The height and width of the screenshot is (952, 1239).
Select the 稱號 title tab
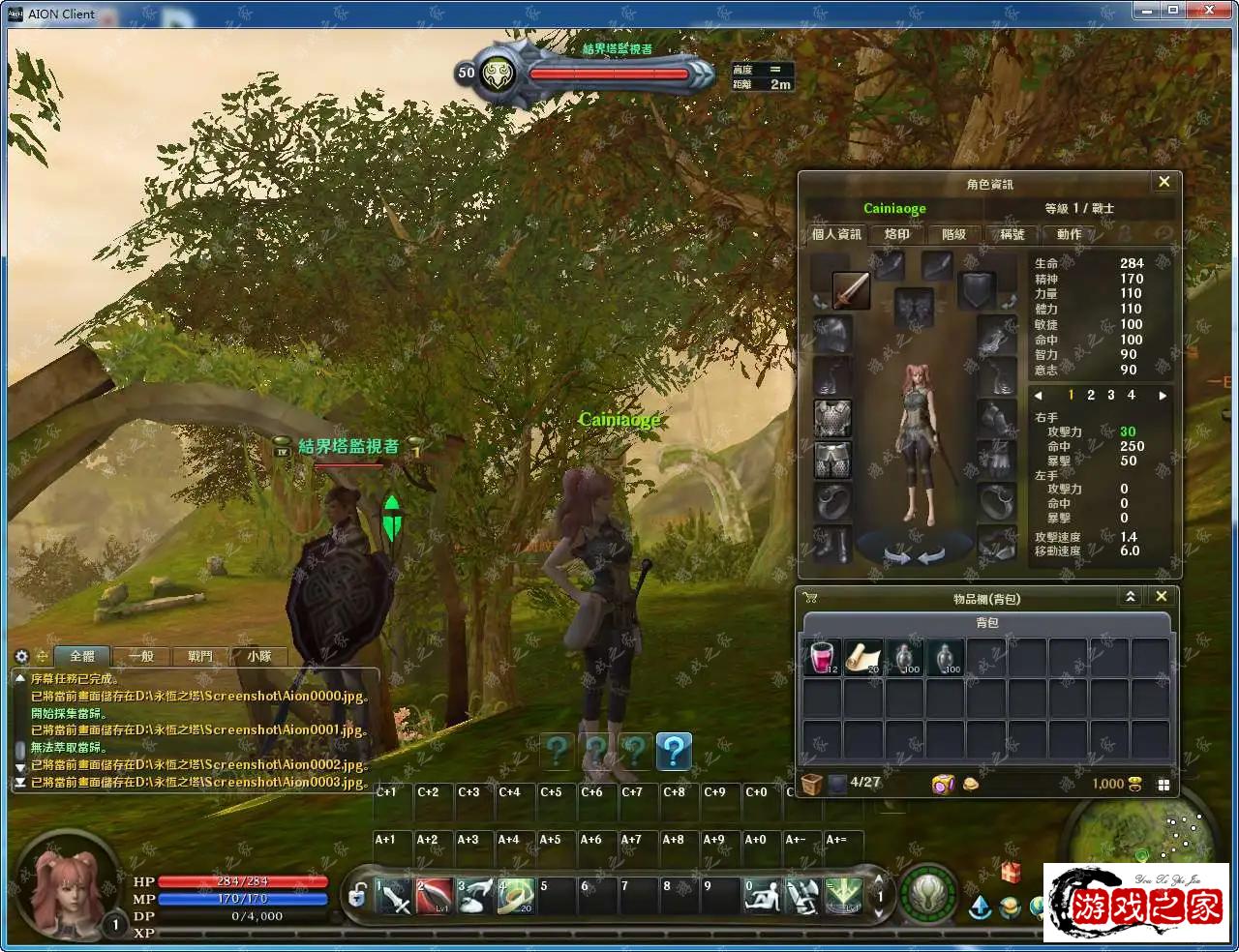click(x=1012, y=234)
